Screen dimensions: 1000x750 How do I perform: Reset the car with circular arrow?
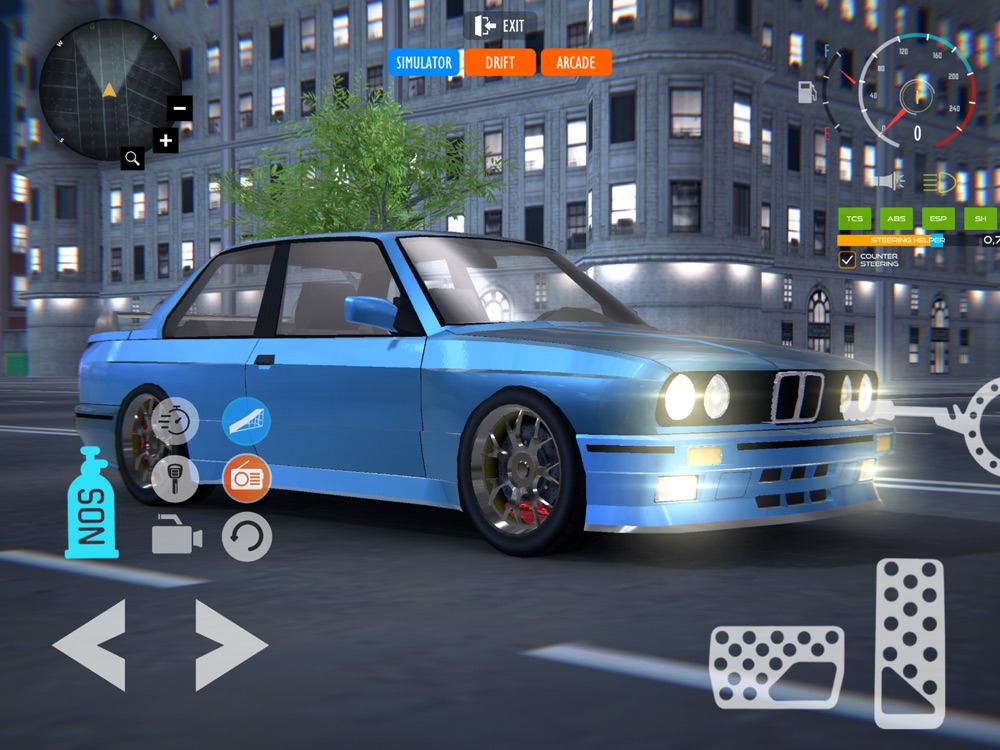(x=246, y=536)
